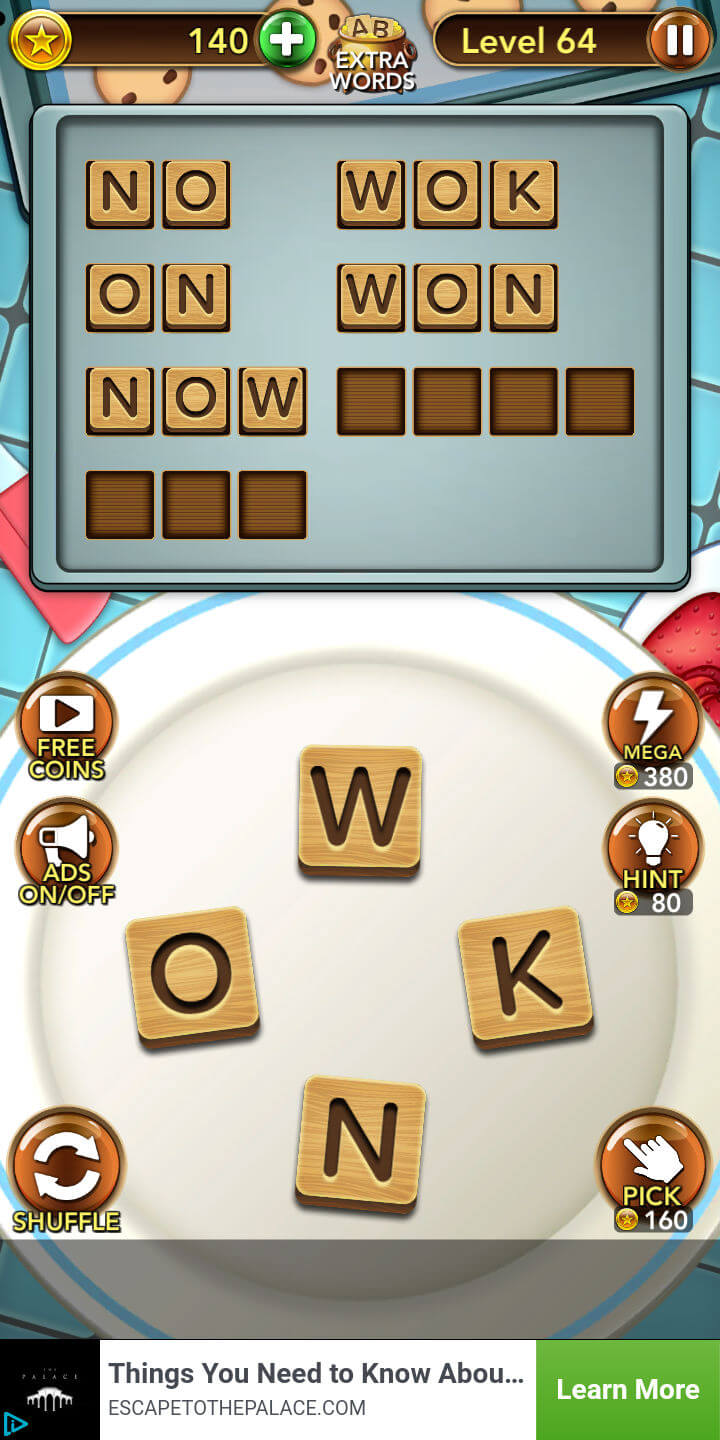
Task: Pick the N letter tile on the plate
Action: [x=360, y=1142]
